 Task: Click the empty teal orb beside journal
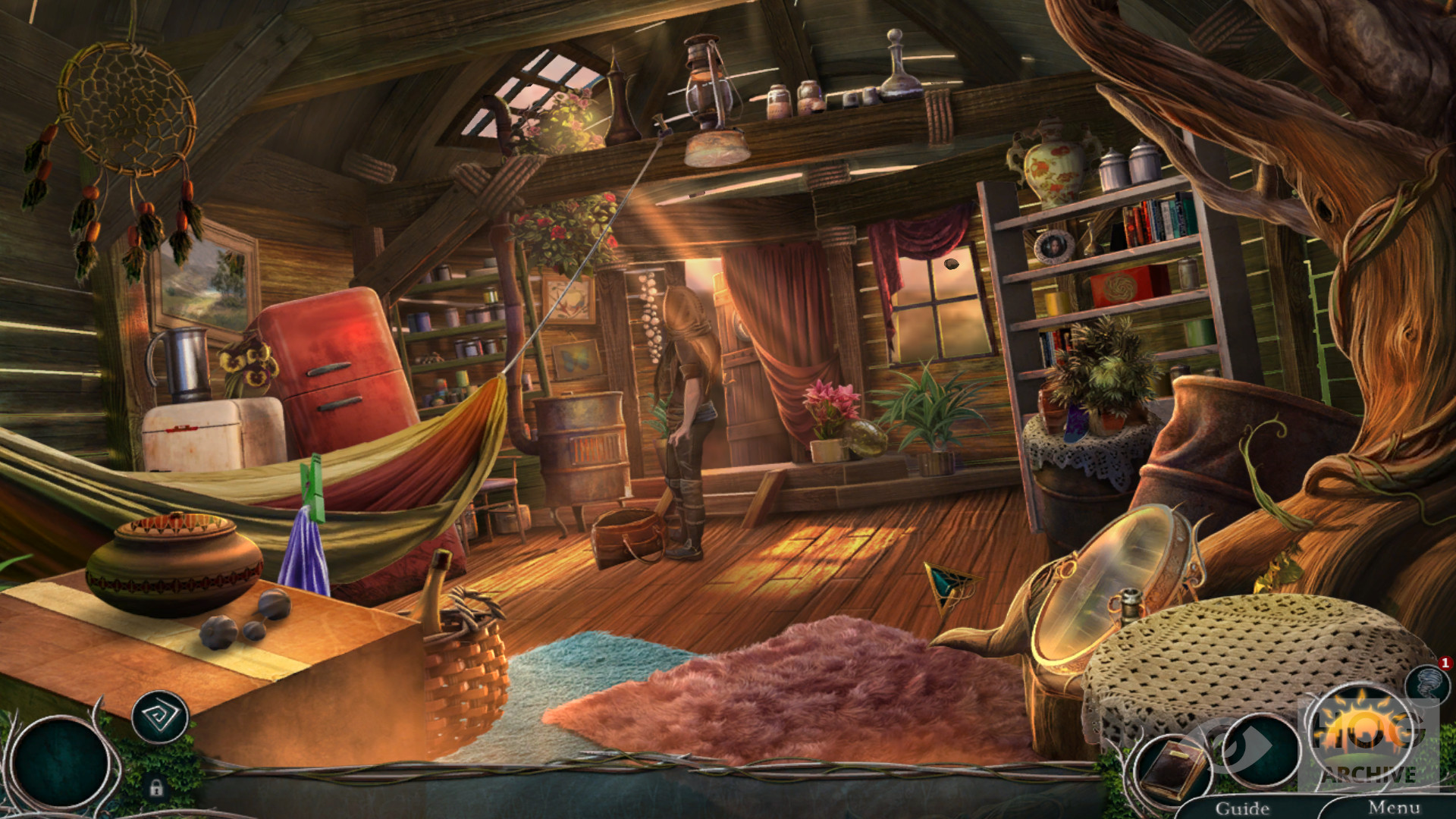pyautogui.click(x=1260, y=751)
